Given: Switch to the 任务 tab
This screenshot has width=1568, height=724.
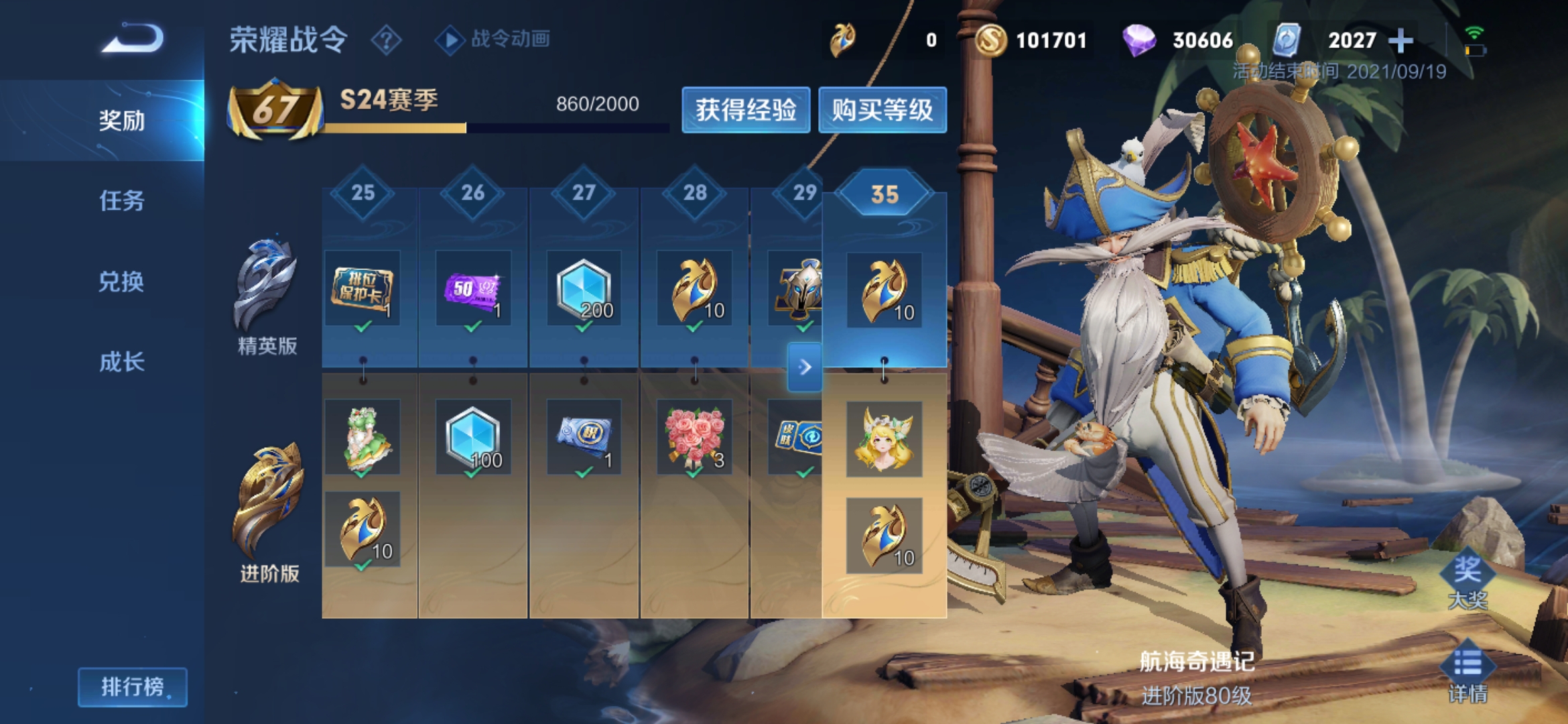Looking at the screenshot, I should coord(121,200).
